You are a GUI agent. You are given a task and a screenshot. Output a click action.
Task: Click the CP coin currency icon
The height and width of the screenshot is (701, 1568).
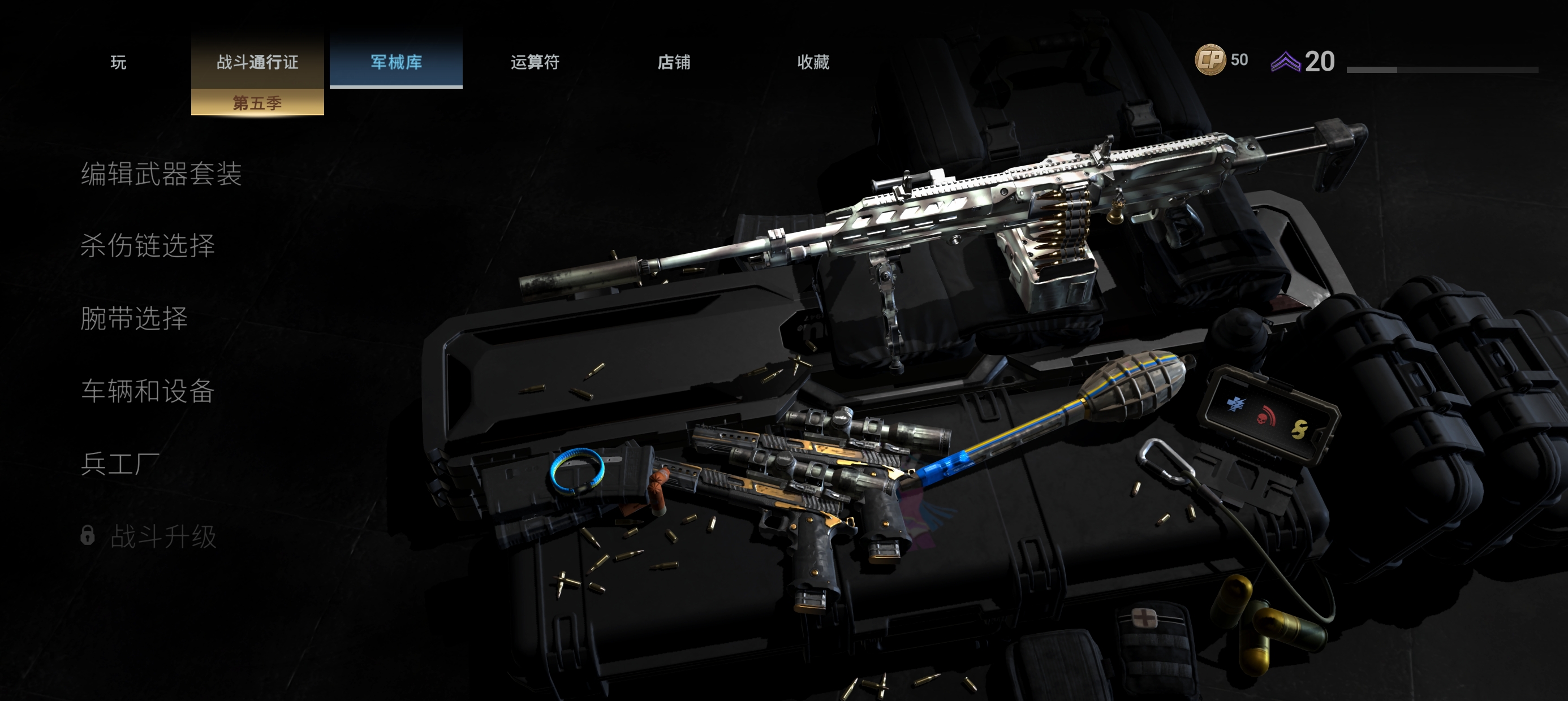click(1210, 59)
